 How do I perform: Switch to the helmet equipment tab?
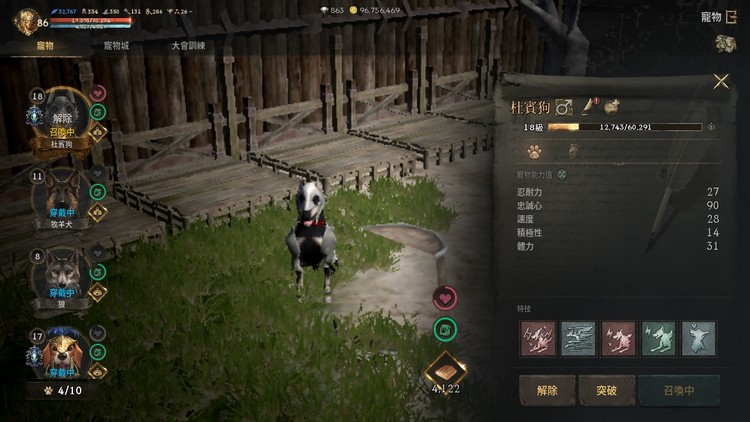(x=574, y=152)
